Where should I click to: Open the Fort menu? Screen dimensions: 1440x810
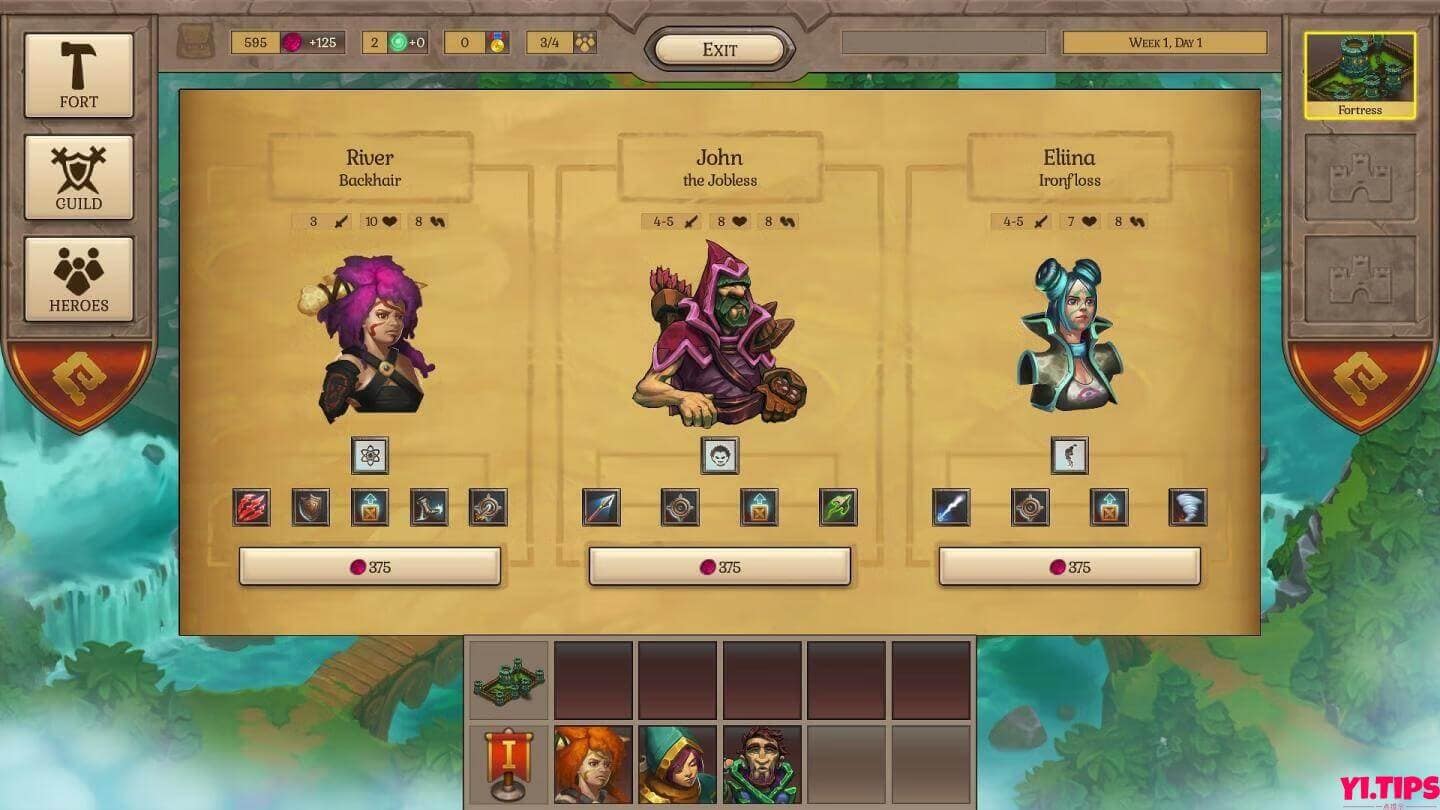[x=79, y=73]
